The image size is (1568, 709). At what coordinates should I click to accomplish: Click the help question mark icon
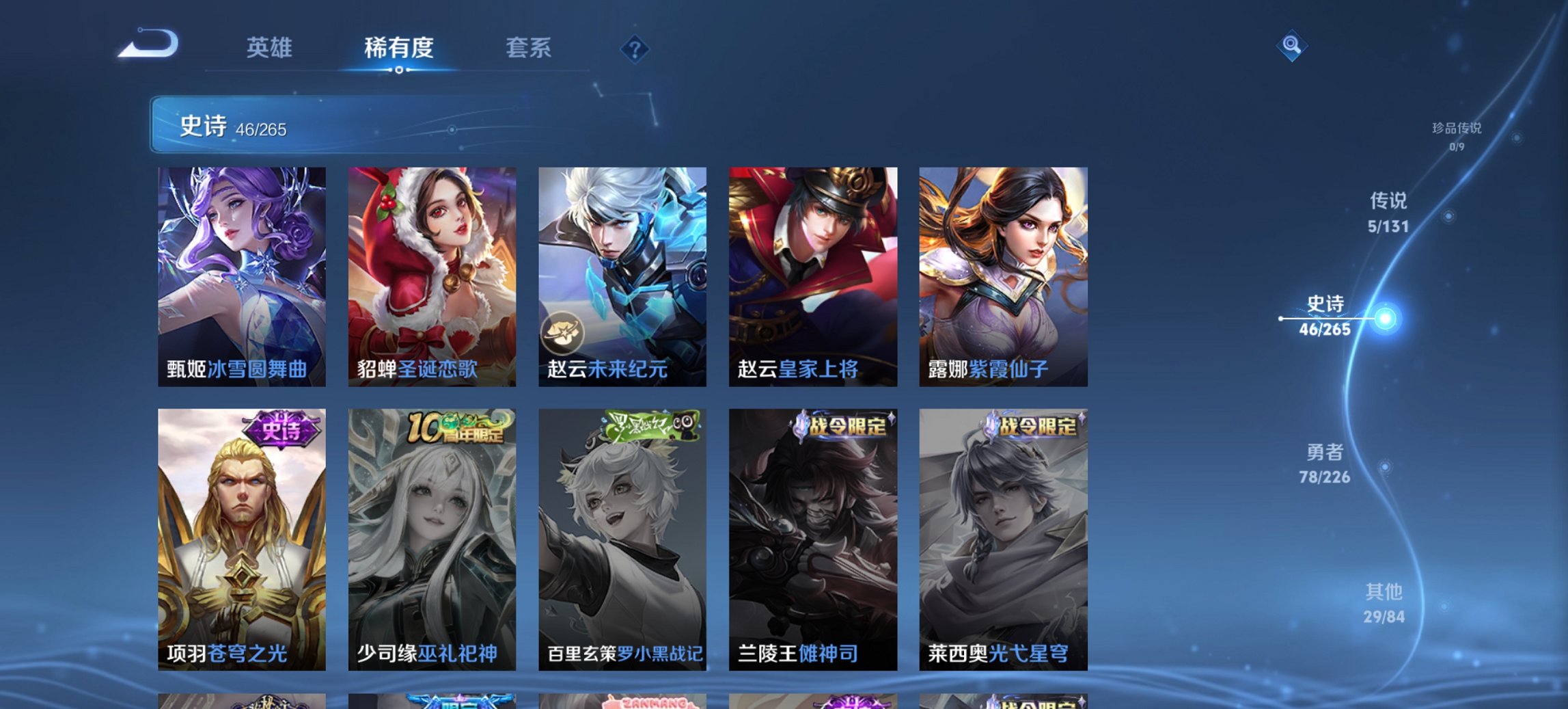click(635, 47)
